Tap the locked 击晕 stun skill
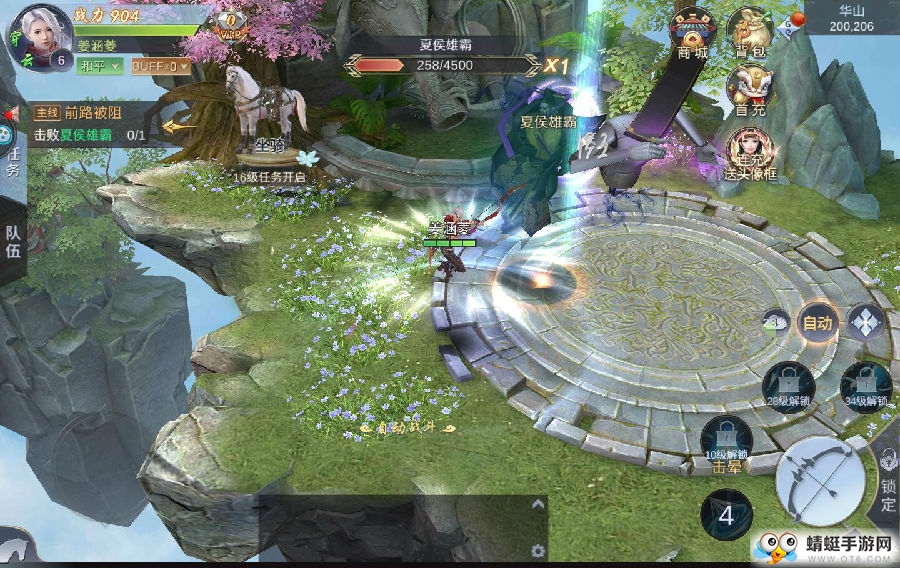 click(x=726, y=443)
